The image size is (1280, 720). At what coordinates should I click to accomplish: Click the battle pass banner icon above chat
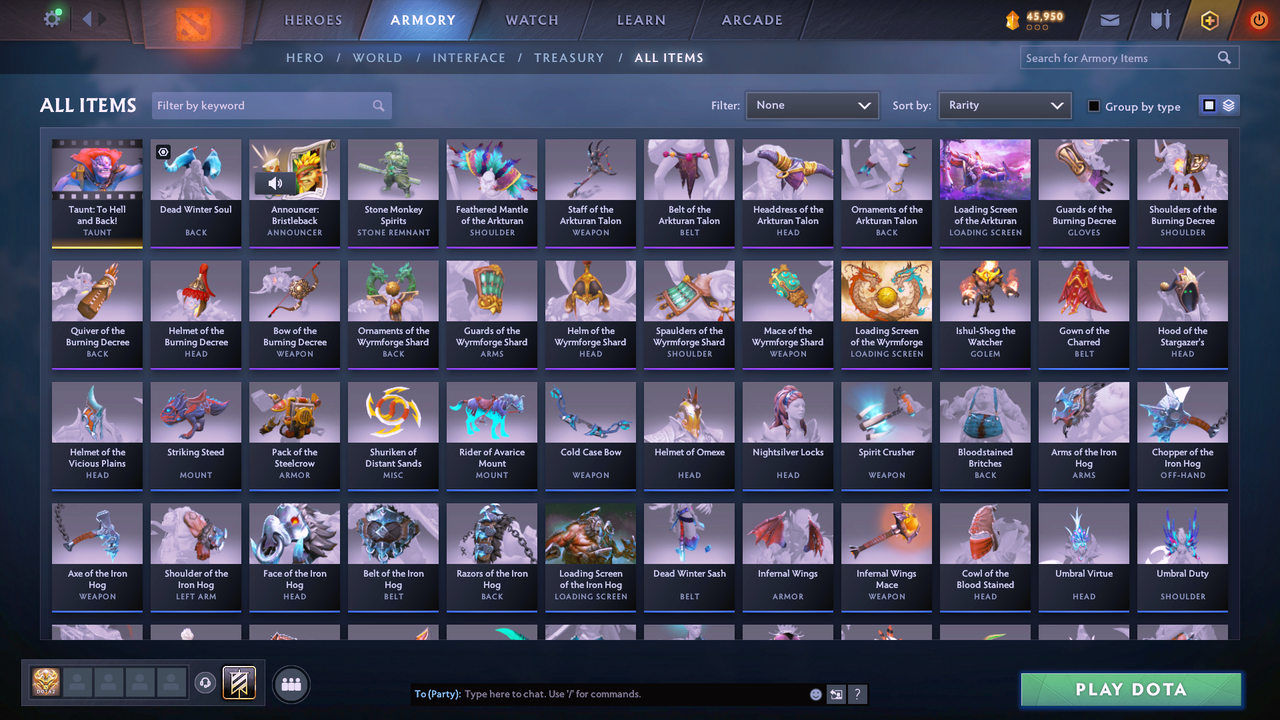(x=239, y=684)
